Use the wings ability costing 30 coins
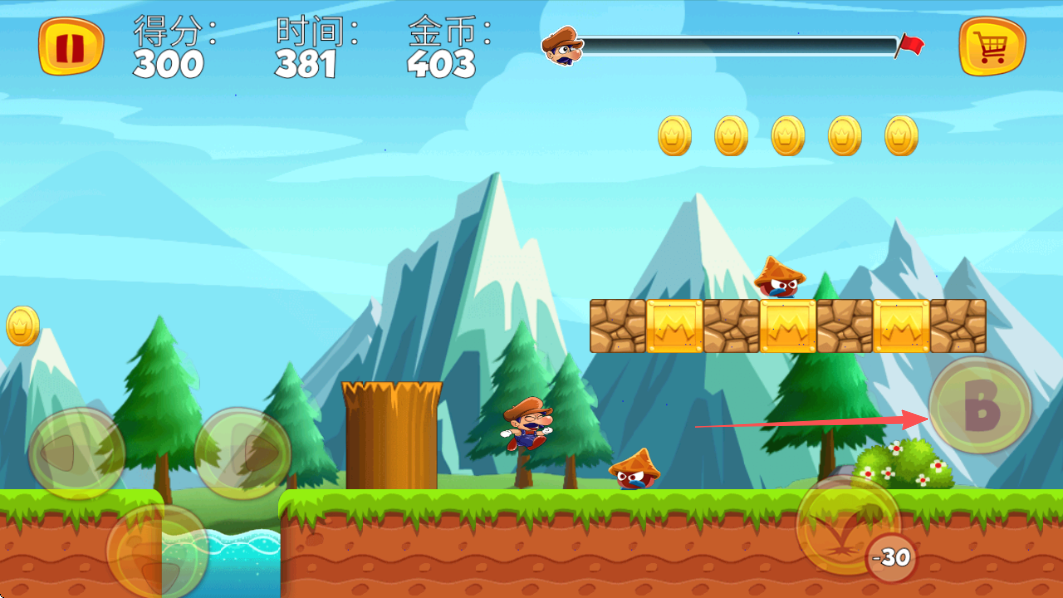The image size is (1063, 598). [x=848, y=524]
